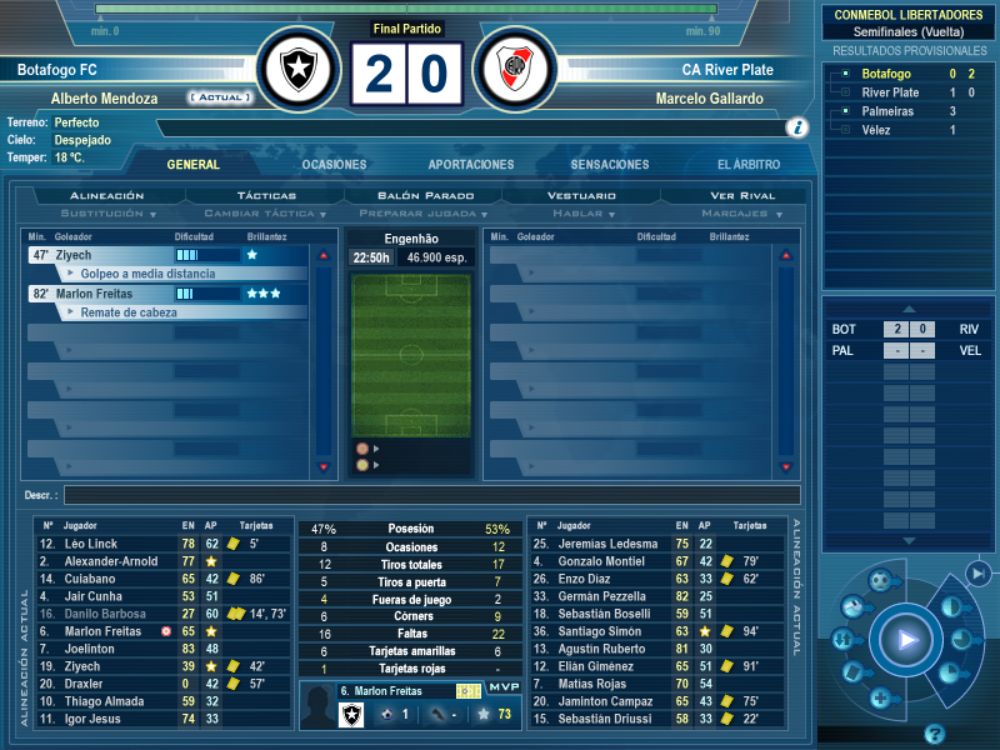Select Alexander-Arnold in the Botafogo lineup
Viewport: 1000px width, 750px height.
111,562
